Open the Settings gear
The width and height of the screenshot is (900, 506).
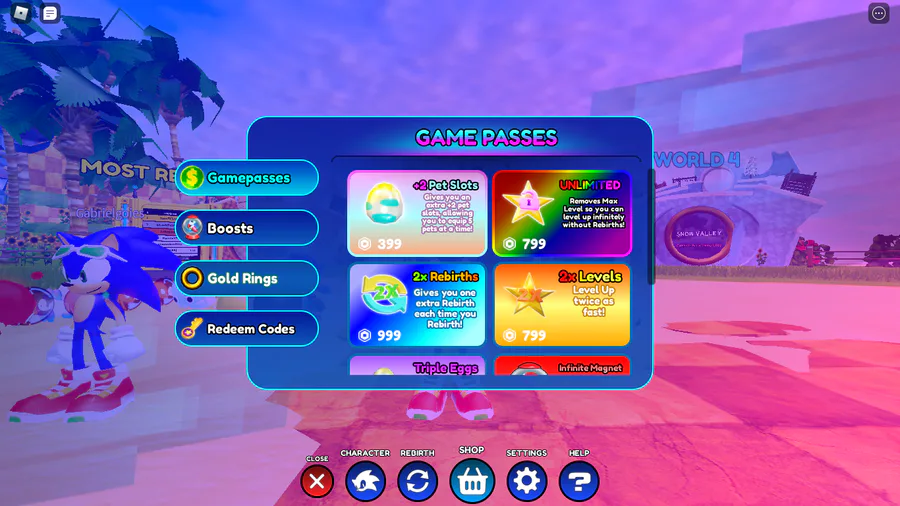pos(526,482)
